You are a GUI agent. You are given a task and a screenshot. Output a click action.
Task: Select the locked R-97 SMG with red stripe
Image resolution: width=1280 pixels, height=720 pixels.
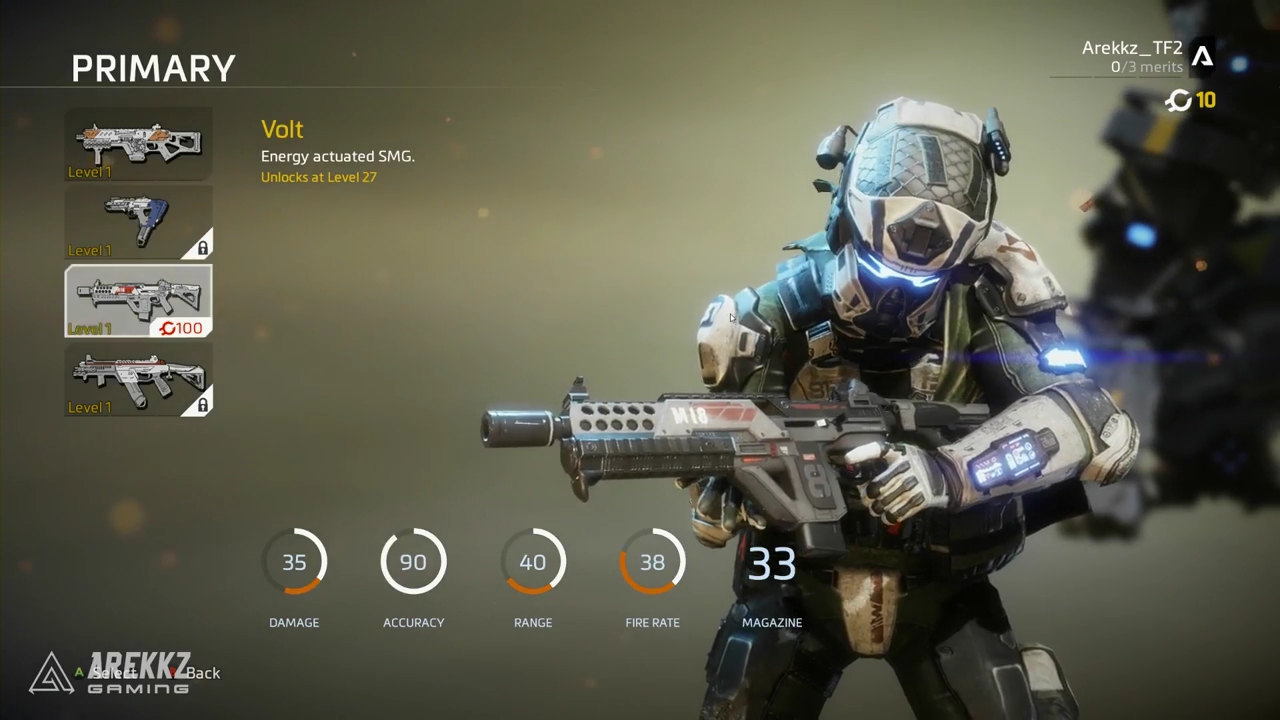tap(138, 379)
